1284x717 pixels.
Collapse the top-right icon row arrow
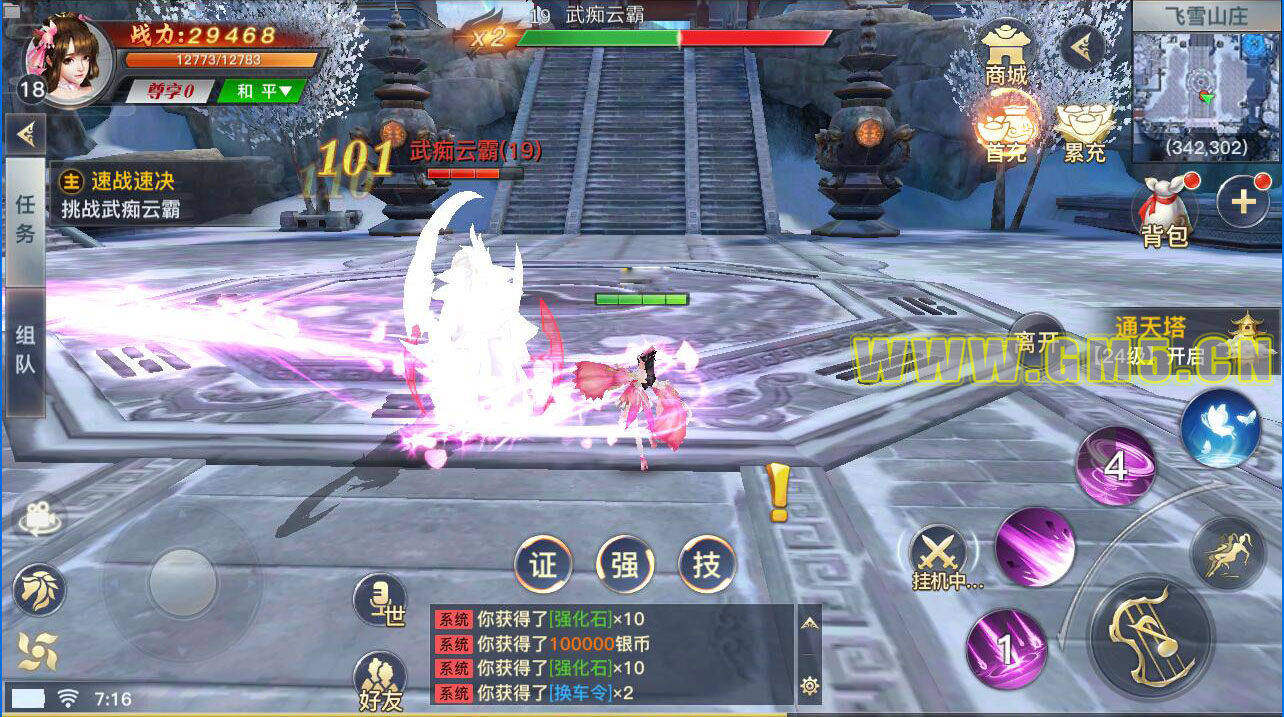coord(1080,45)
